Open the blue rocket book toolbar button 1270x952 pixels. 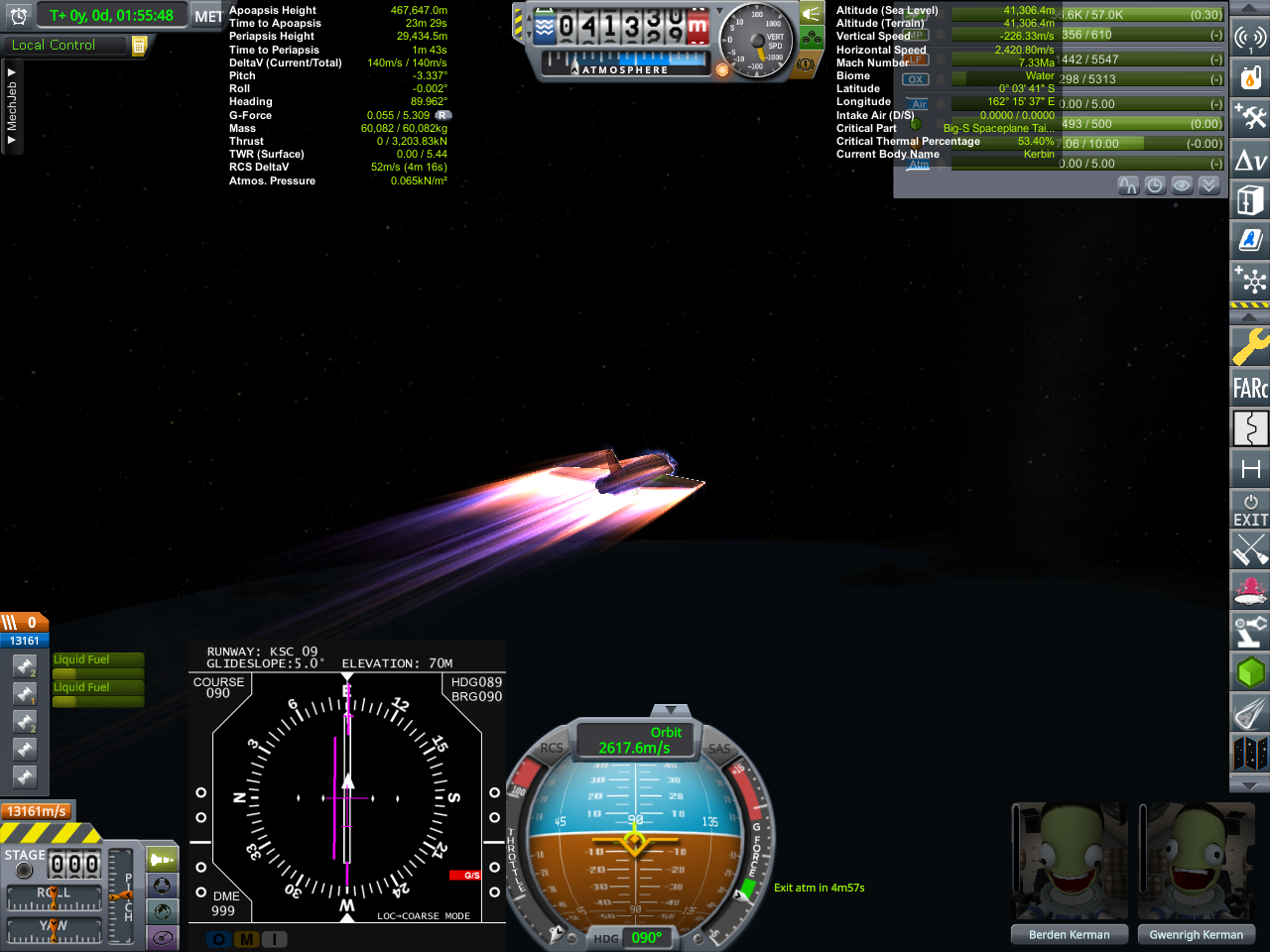pos(1250,239)
